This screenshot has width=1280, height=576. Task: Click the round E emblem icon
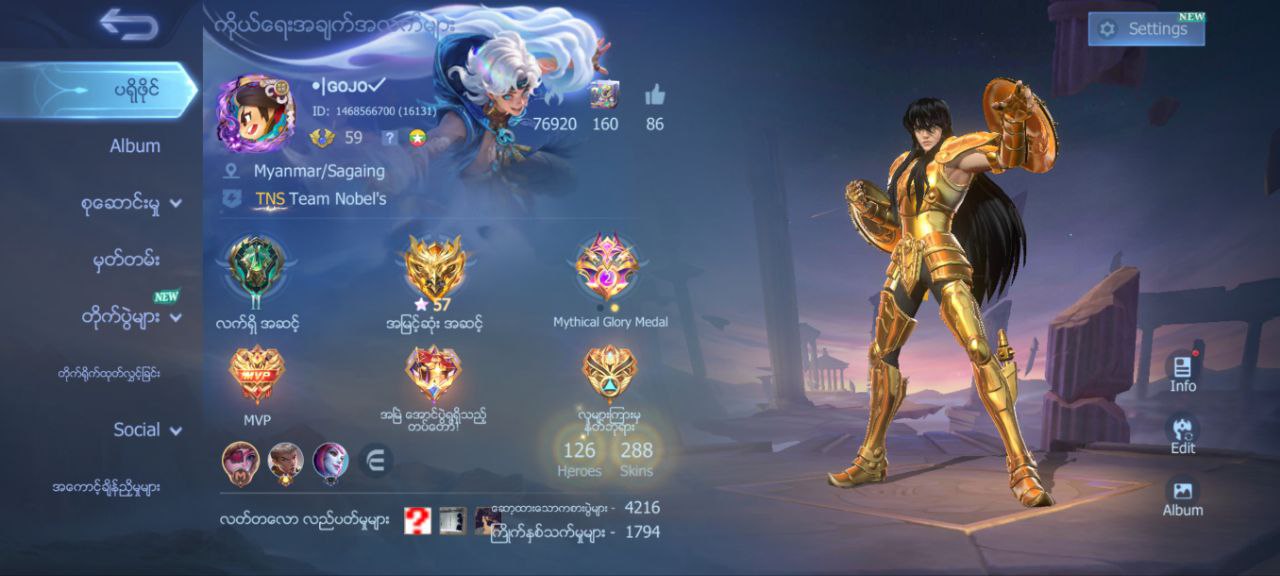pyautogui.click(x=376, y=460)
